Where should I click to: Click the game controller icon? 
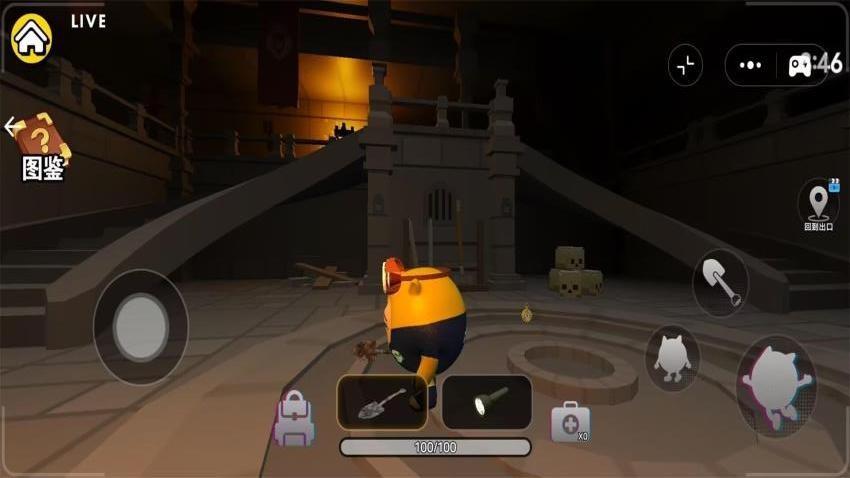pos(801,65)
